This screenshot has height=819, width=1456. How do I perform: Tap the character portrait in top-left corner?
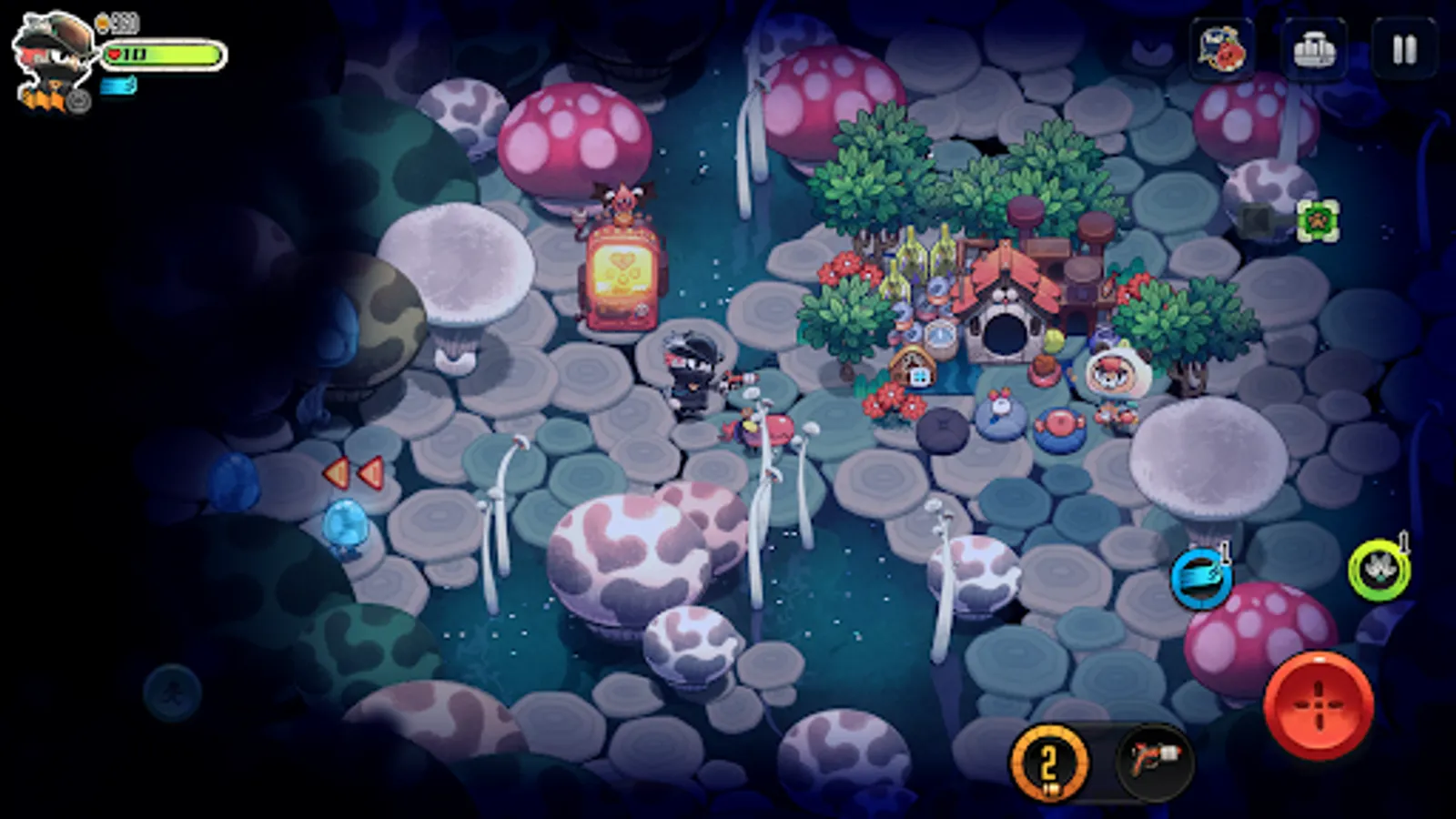point(50,53)
